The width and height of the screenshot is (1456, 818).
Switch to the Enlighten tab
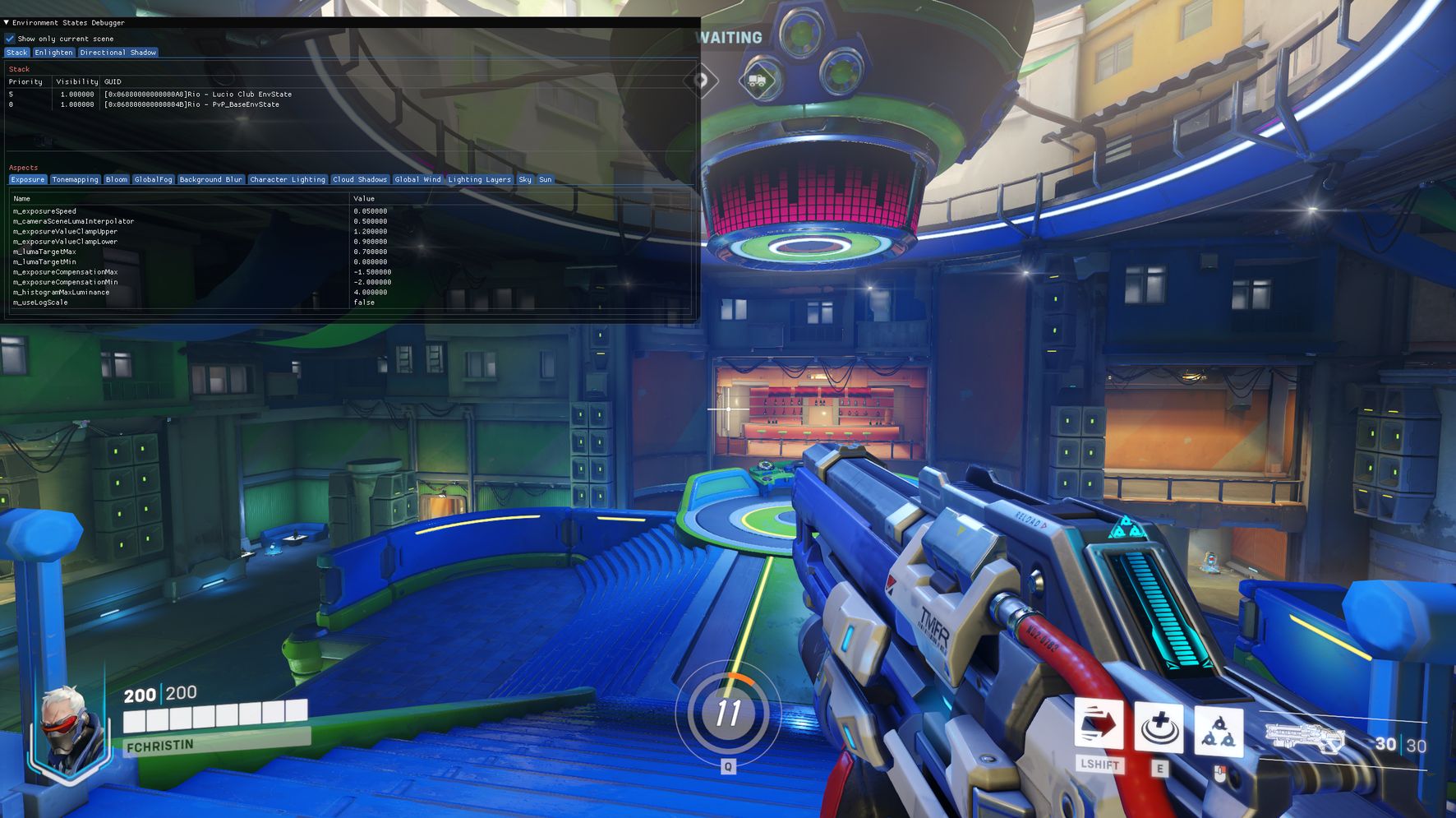(x=53, y=53)
